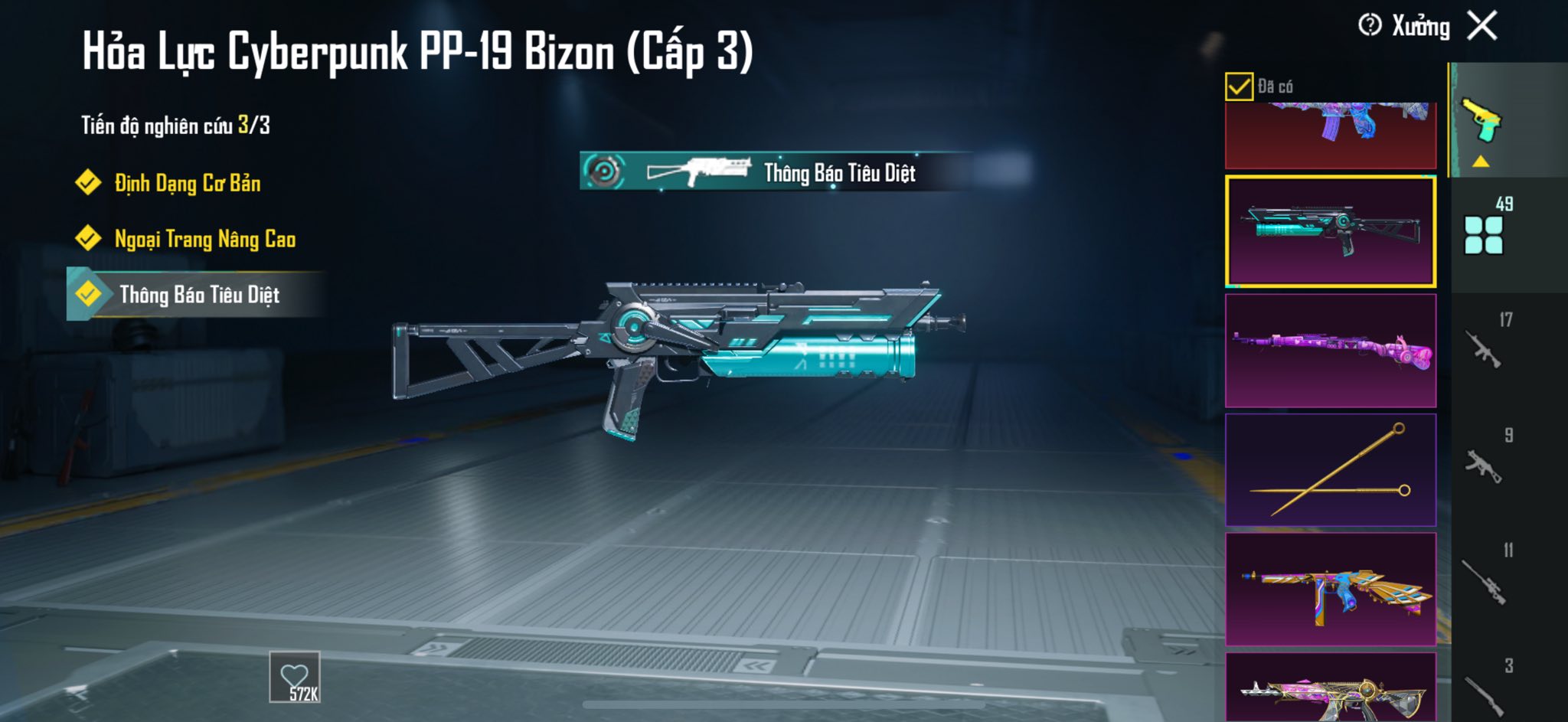The image size is (1568, 722).
Task: Choose the pink-purple rifle skin thumbnail
Action: pos(1331,351)
